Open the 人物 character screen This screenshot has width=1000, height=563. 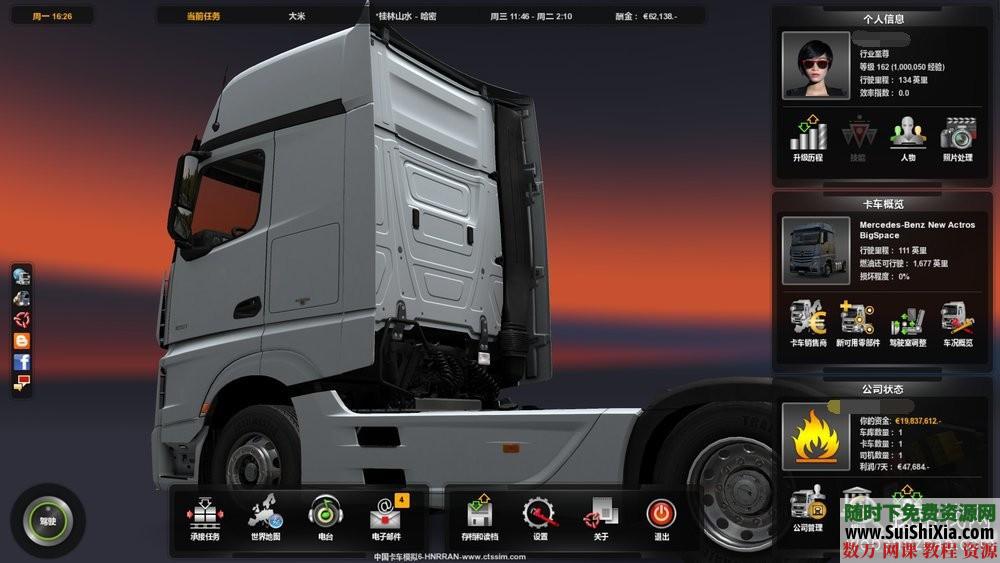pos(907,138)
